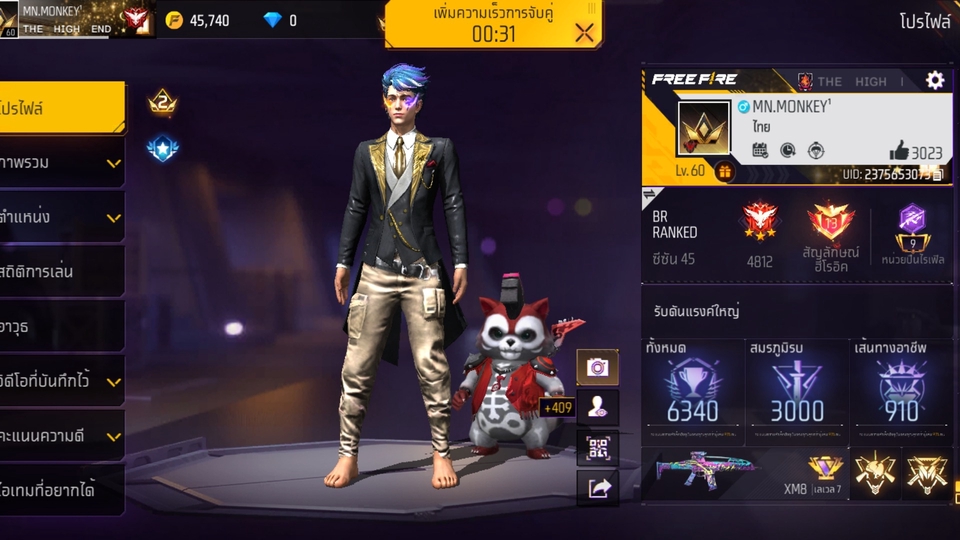
Task: Open the gift box icon beside level
Action: [x=724, y=171]
